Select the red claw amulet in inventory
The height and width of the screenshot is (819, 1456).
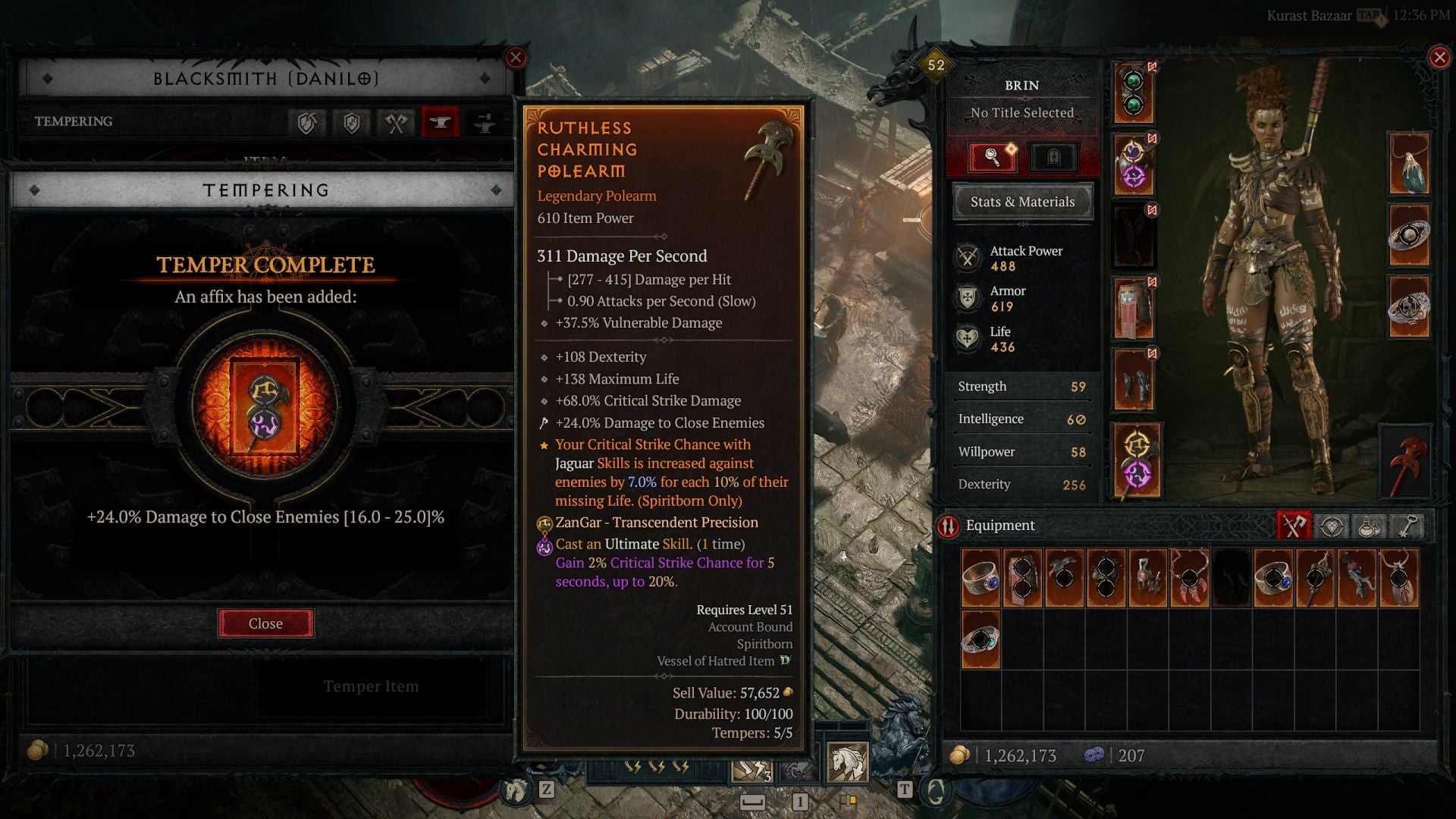1190,578
